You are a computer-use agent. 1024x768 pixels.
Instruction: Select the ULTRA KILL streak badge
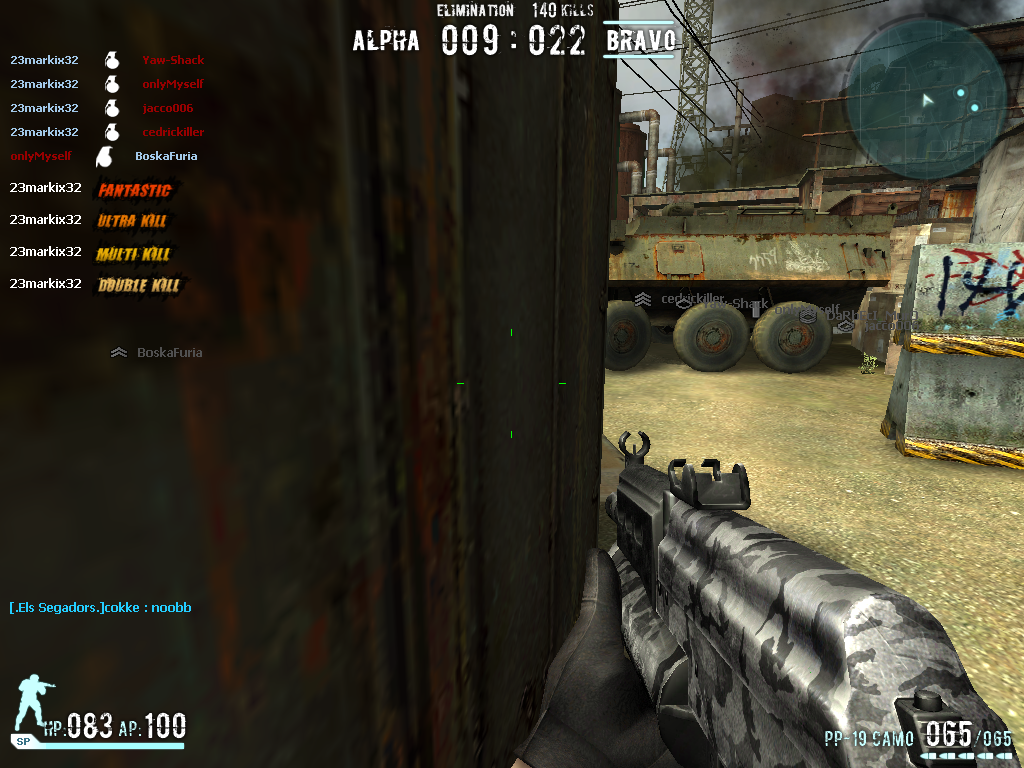coord(132,221)
